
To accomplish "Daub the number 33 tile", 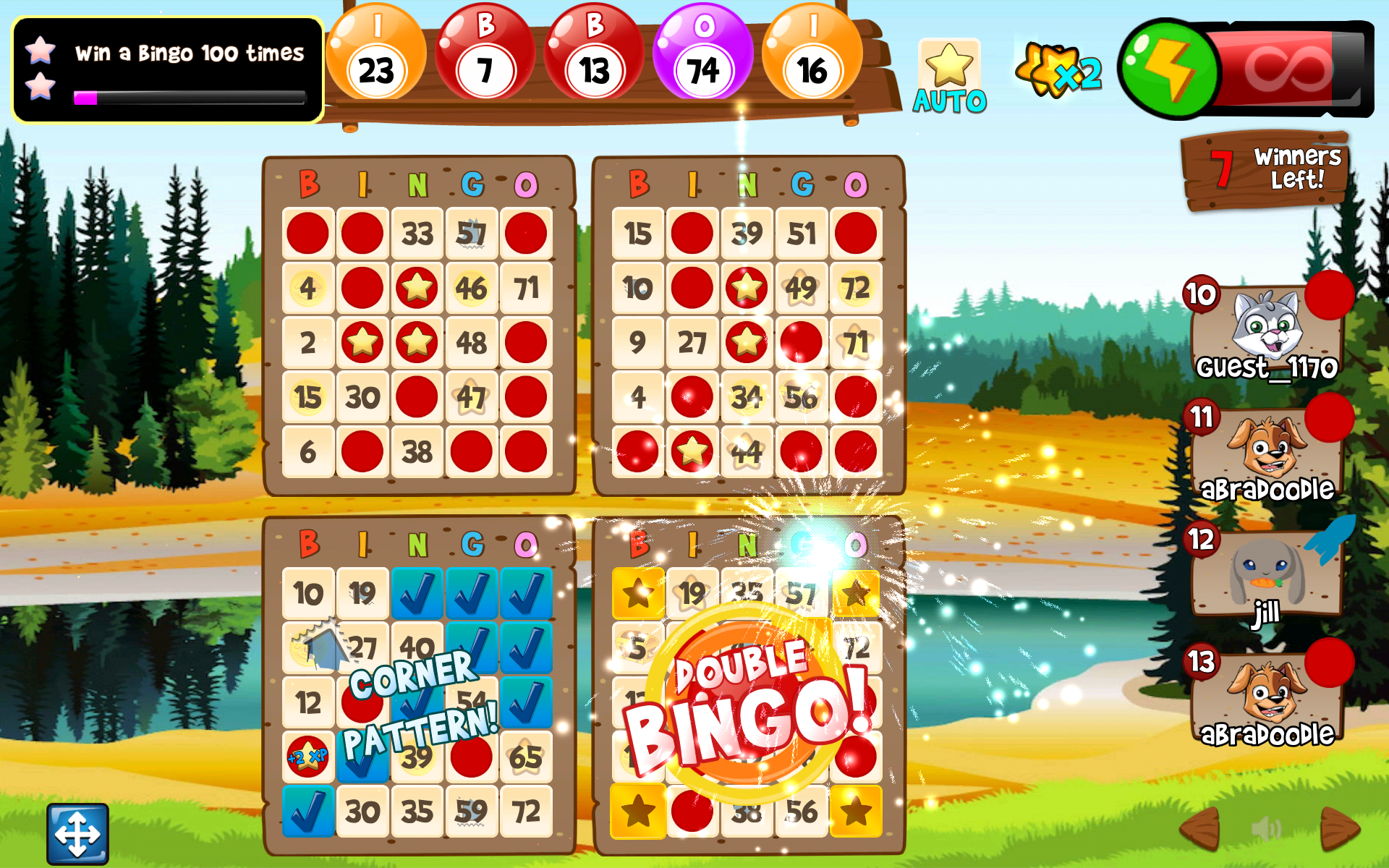I will click(417, 234).
